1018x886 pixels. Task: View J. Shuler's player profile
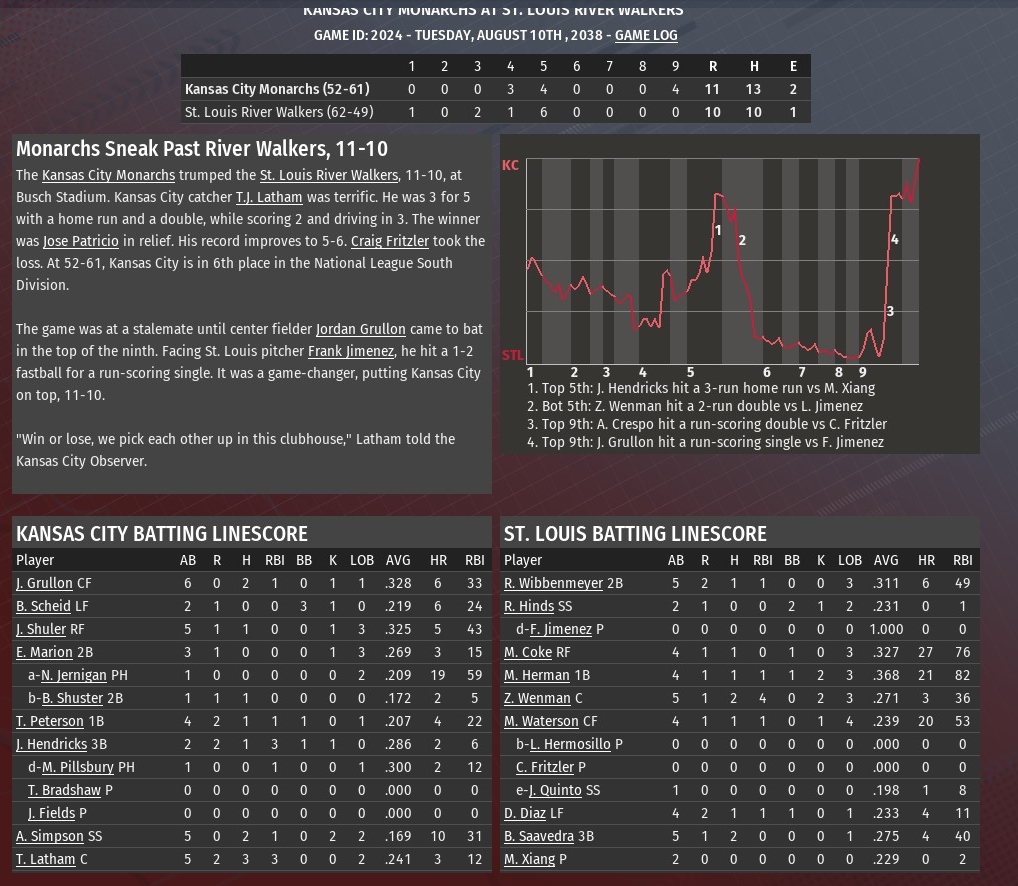41,629
